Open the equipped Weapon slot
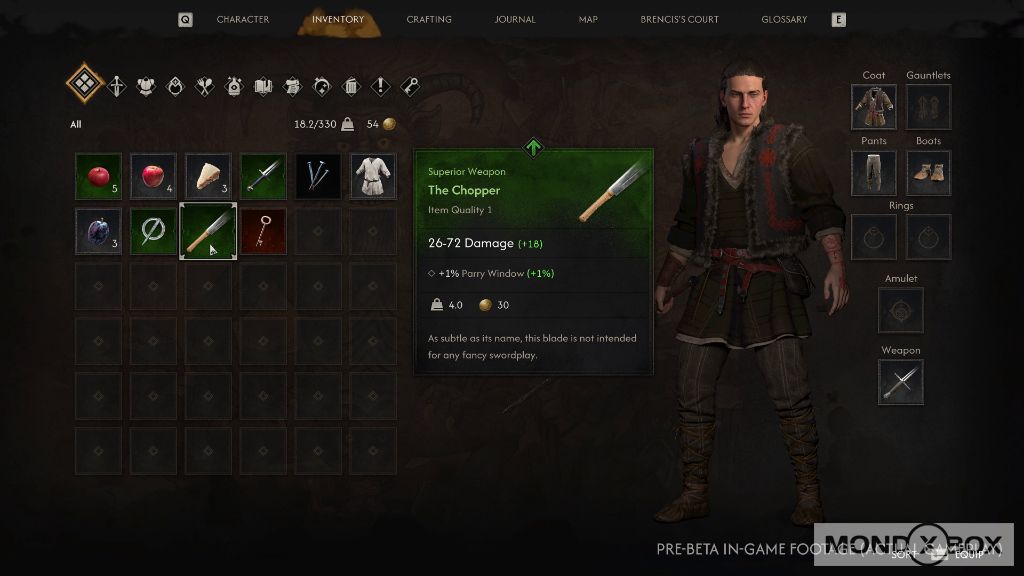The height and width of the screenshot is (576, 1024). [901, 382]
